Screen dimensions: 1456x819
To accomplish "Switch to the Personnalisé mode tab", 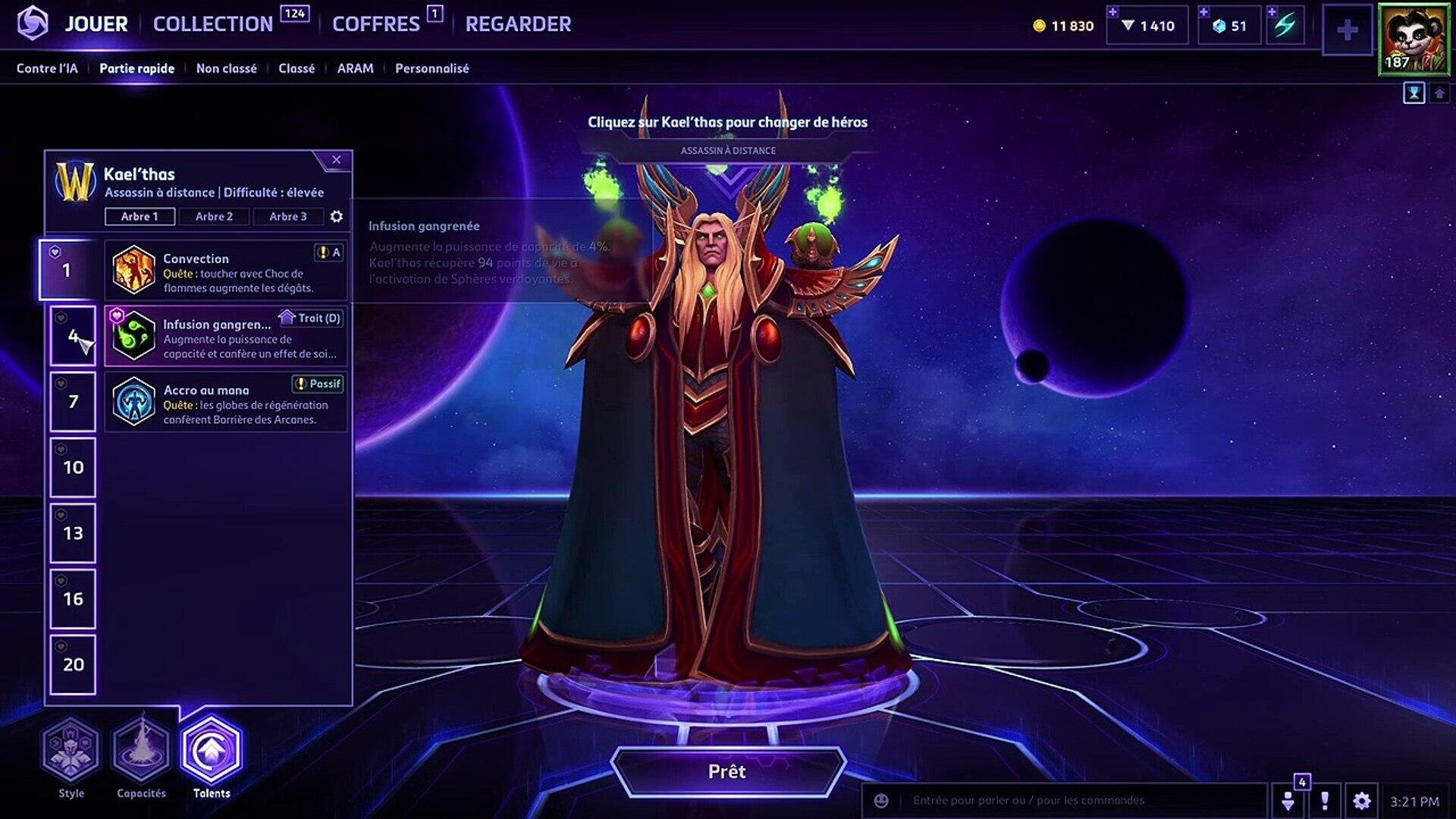I will (431, 68).
